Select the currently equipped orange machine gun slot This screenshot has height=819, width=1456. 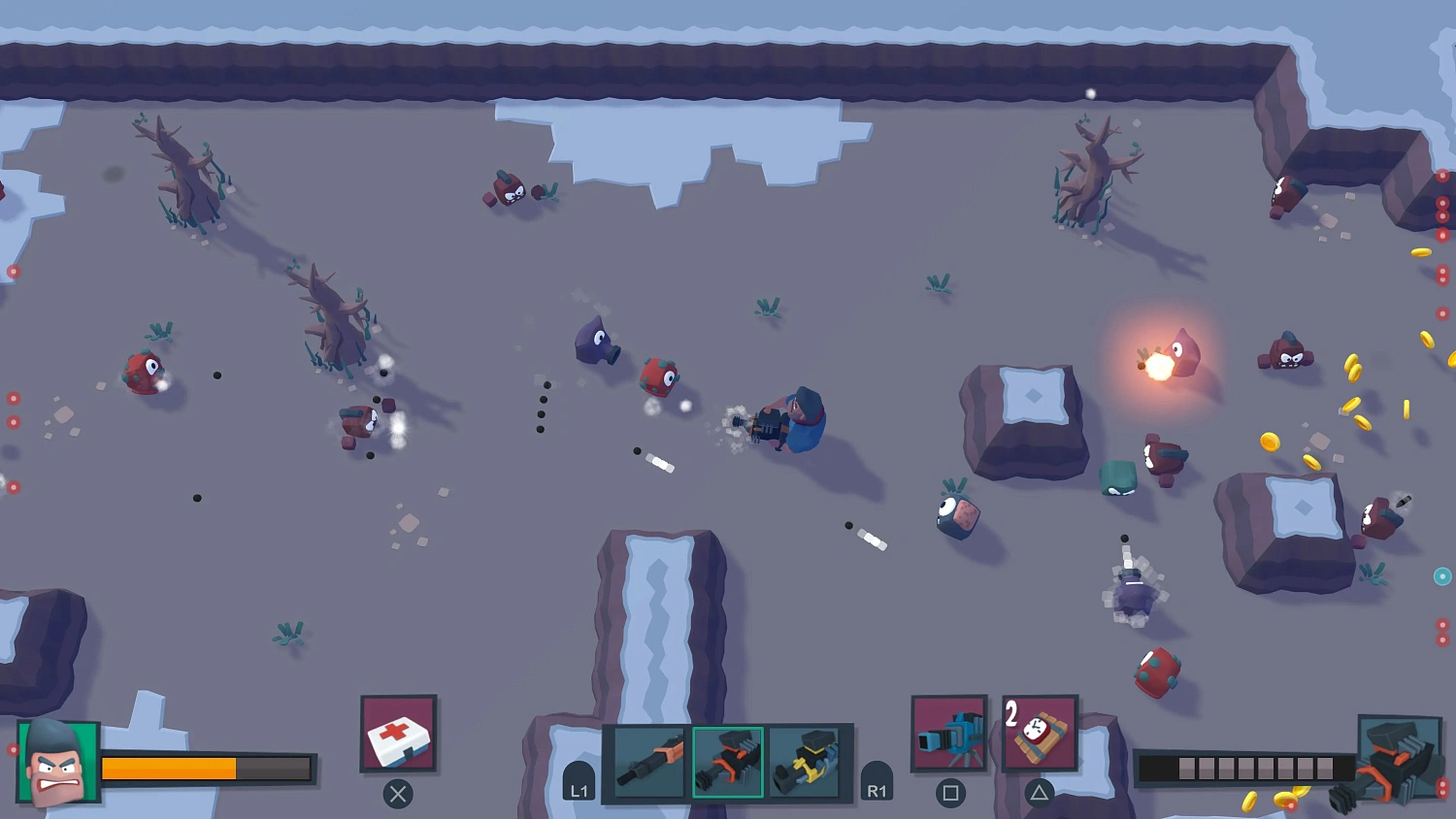tap(727, 762)
